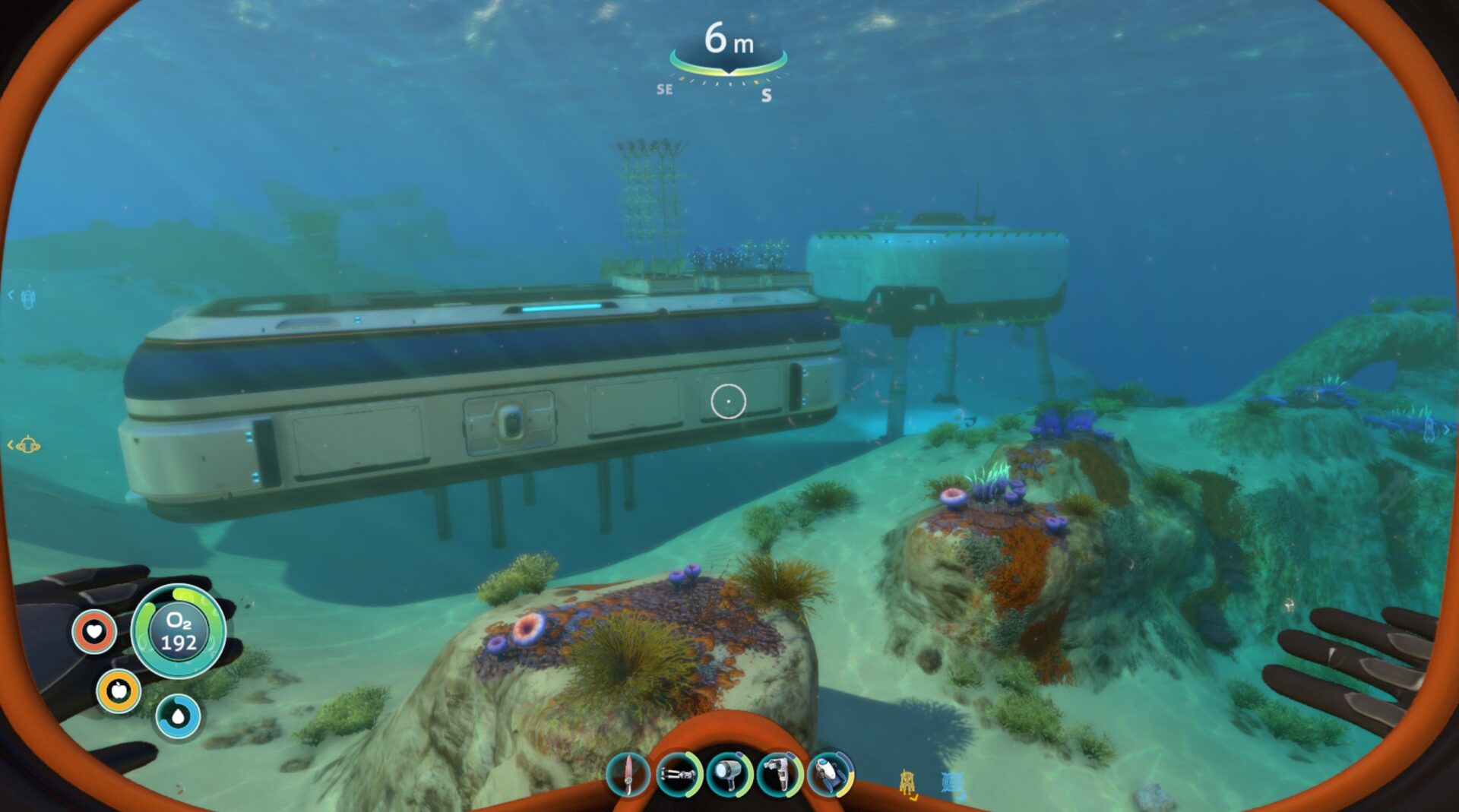The width and height of the screenshot is (1459, 812).
Task: Select the blue signal ping marker
Action: point(952,783)
